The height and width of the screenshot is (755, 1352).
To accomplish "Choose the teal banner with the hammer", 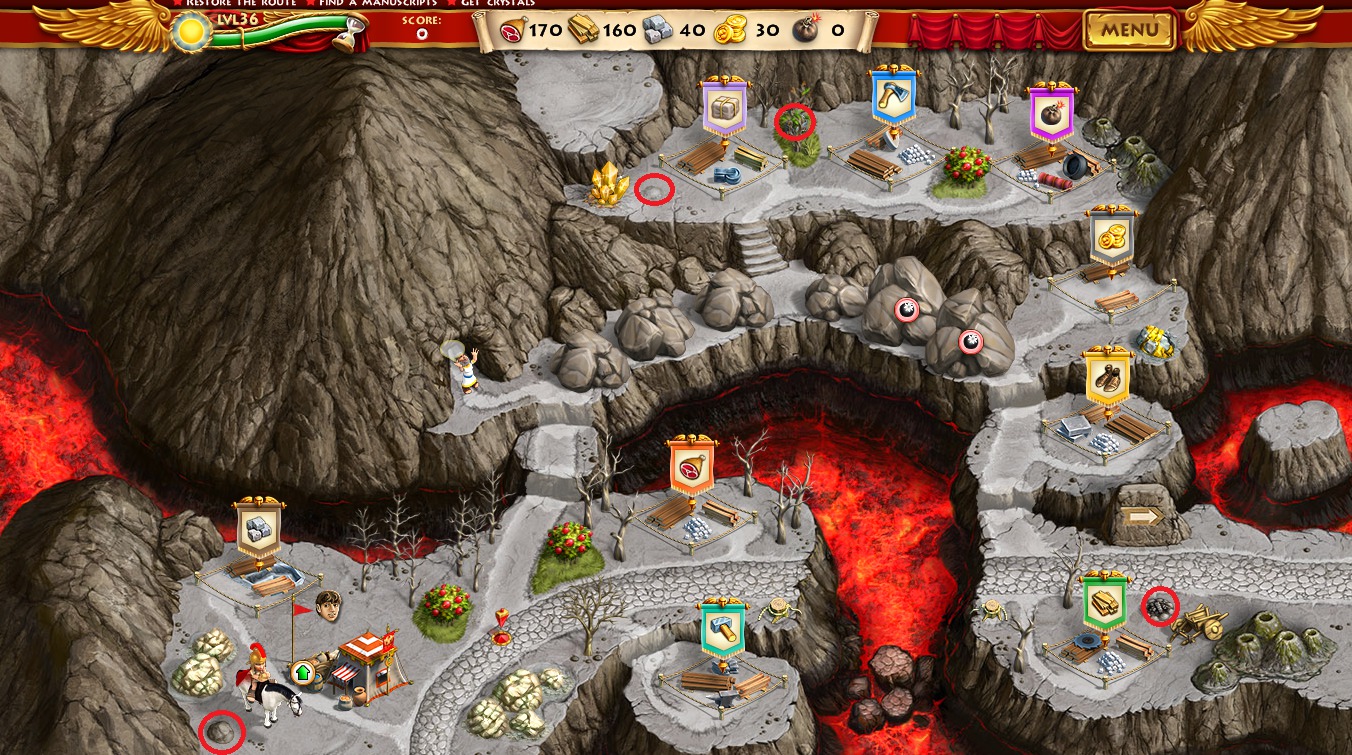I will [x=722, y=630].
